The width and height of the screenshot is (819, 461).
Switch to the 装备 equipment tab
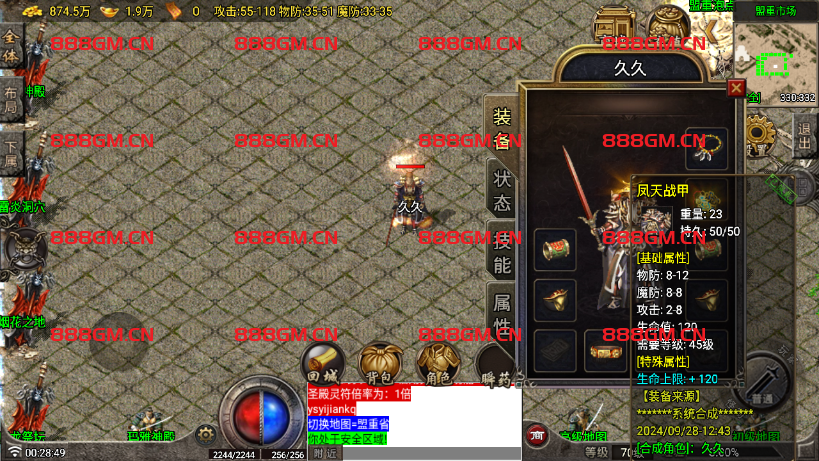click(x=501, y=128)
